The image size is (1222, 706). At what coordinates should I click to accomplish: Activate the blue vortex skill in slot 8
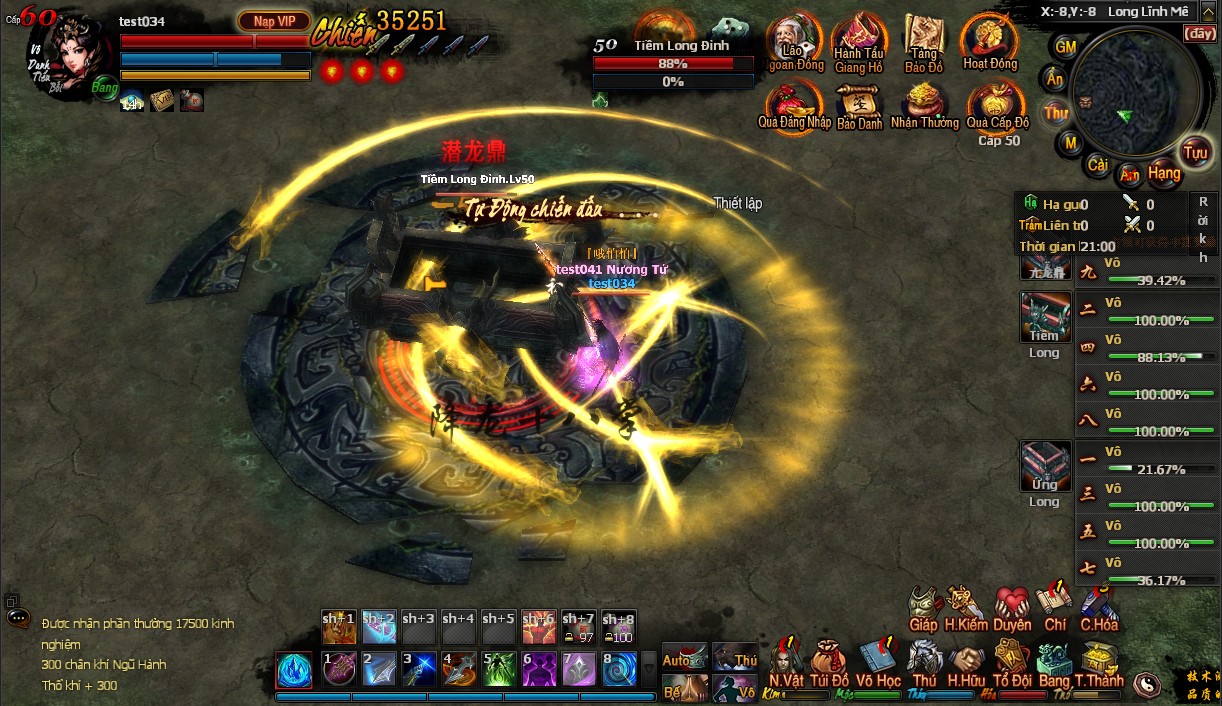click(x=619, y=669)
